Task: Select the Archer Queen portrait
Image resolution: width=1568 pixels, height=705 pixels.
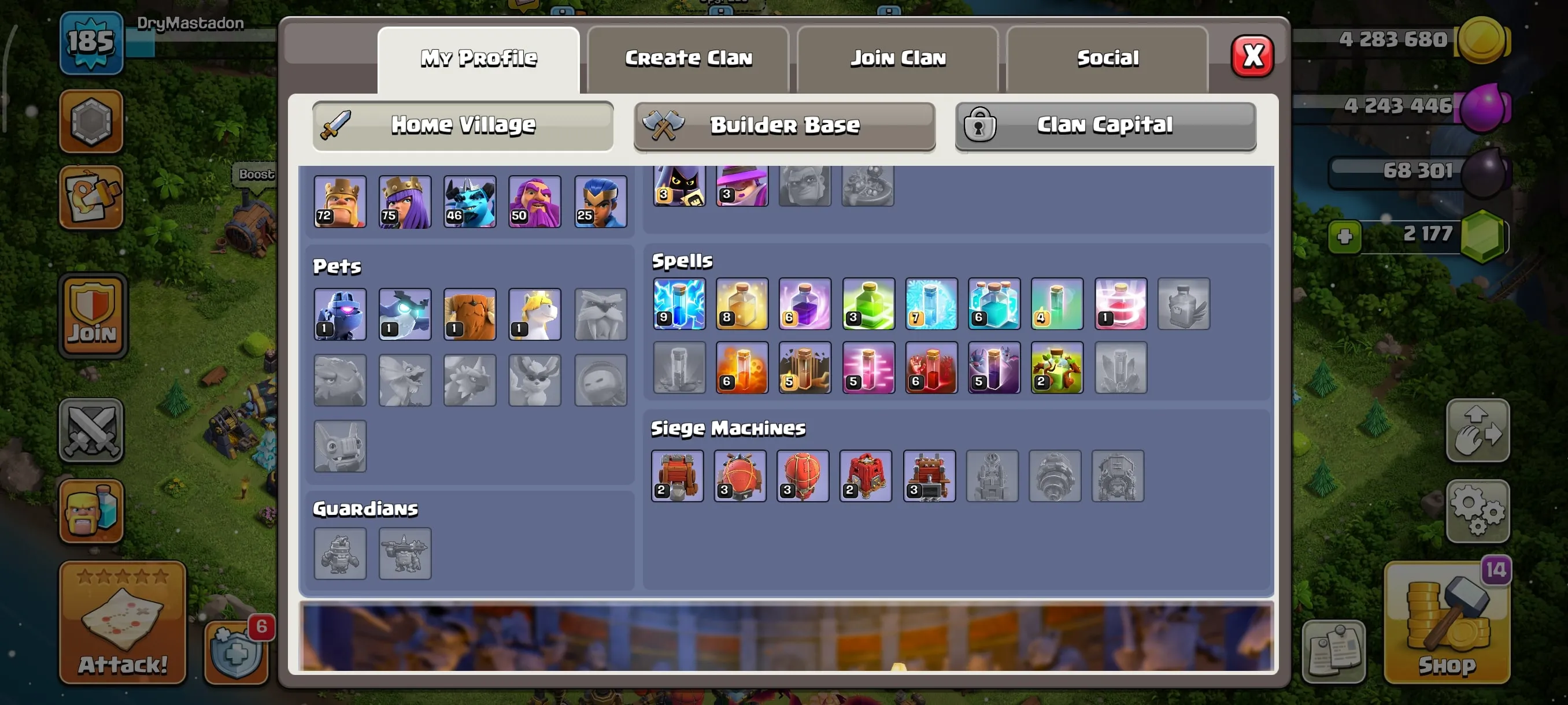Action: click(405, 201)
